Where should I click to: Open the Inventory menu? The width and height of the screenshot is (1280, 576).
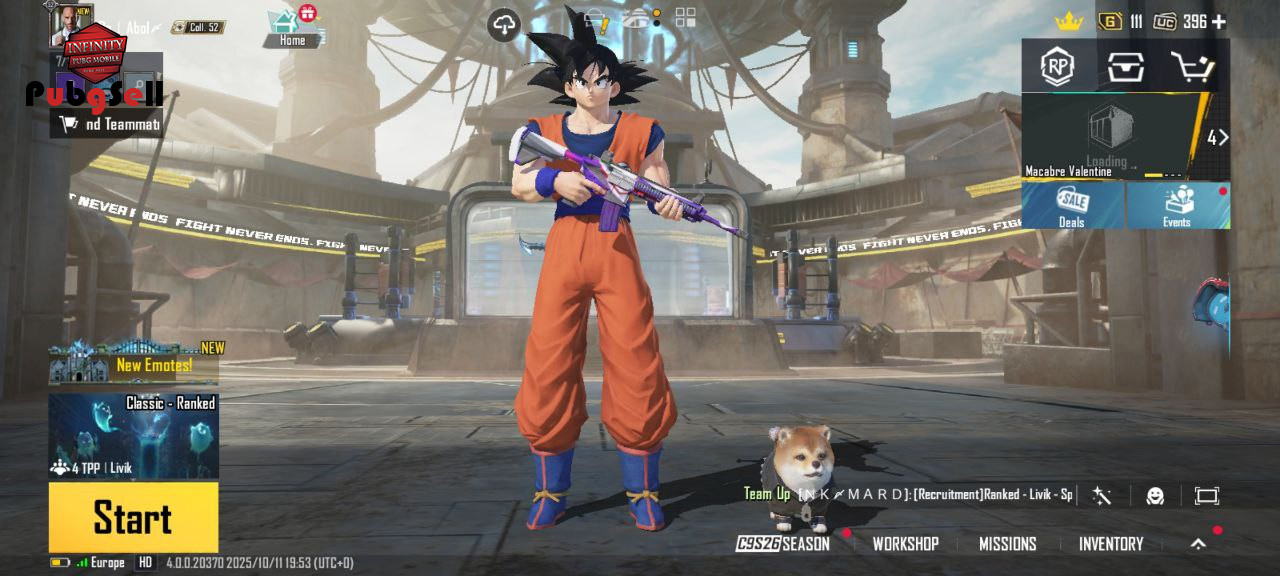(1110, 544)
